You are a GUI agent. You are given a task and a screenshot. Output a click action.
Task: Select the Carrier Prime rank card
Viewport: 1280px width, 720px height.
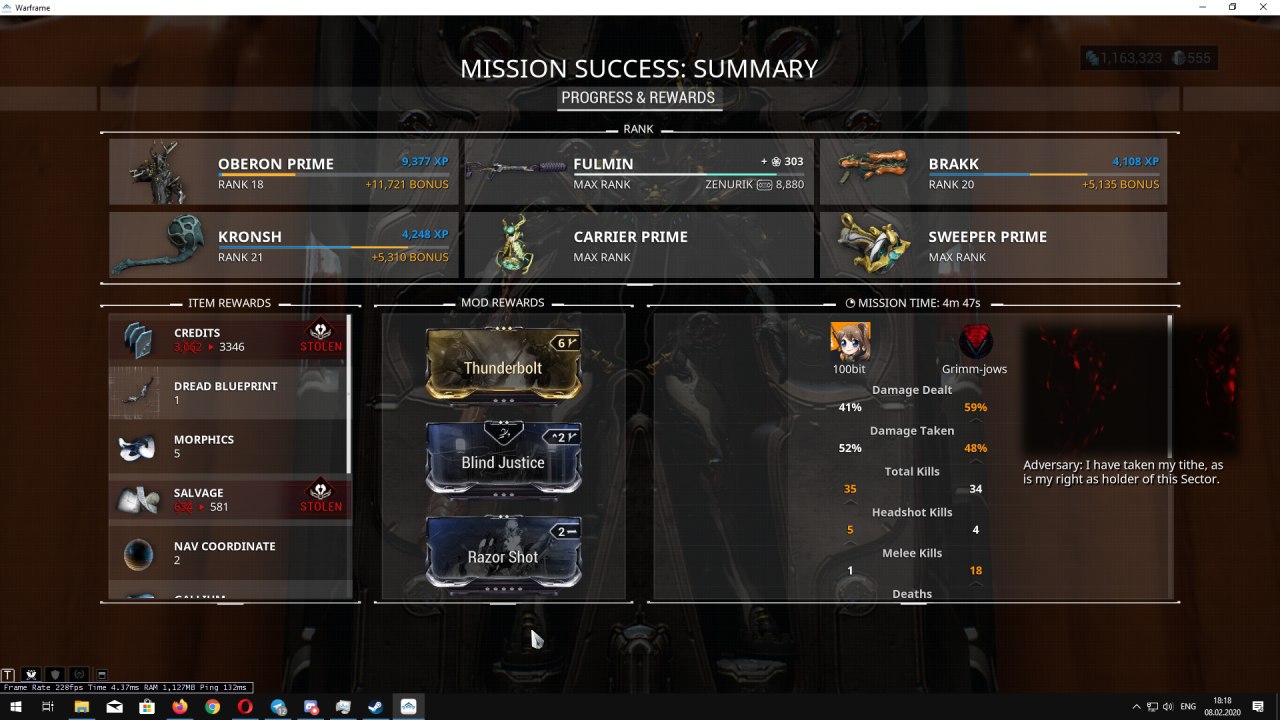click(x=639, y=245)
